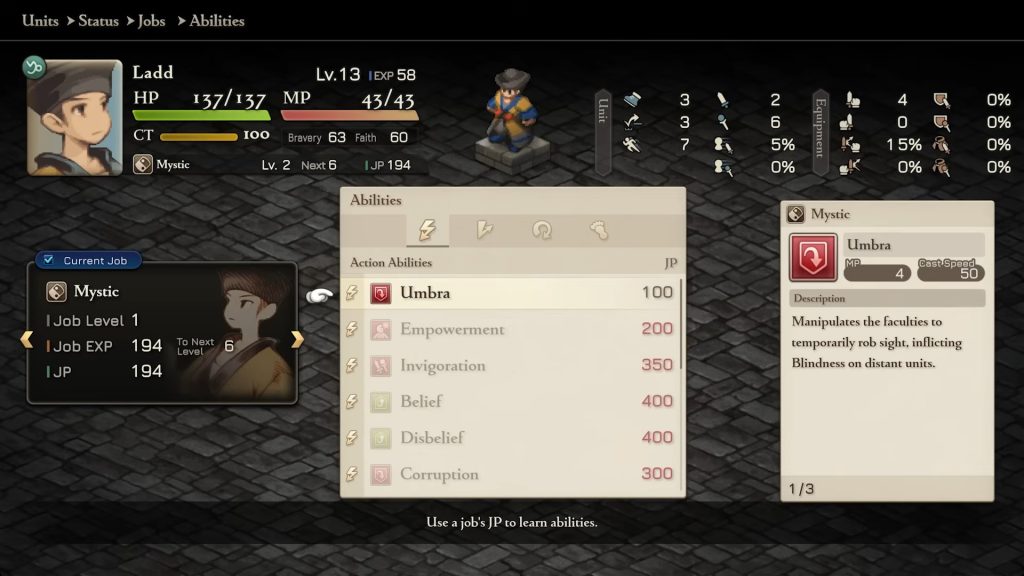Select Invigoration in the abilities list
Screen dimensions: 1024x576
512,365
